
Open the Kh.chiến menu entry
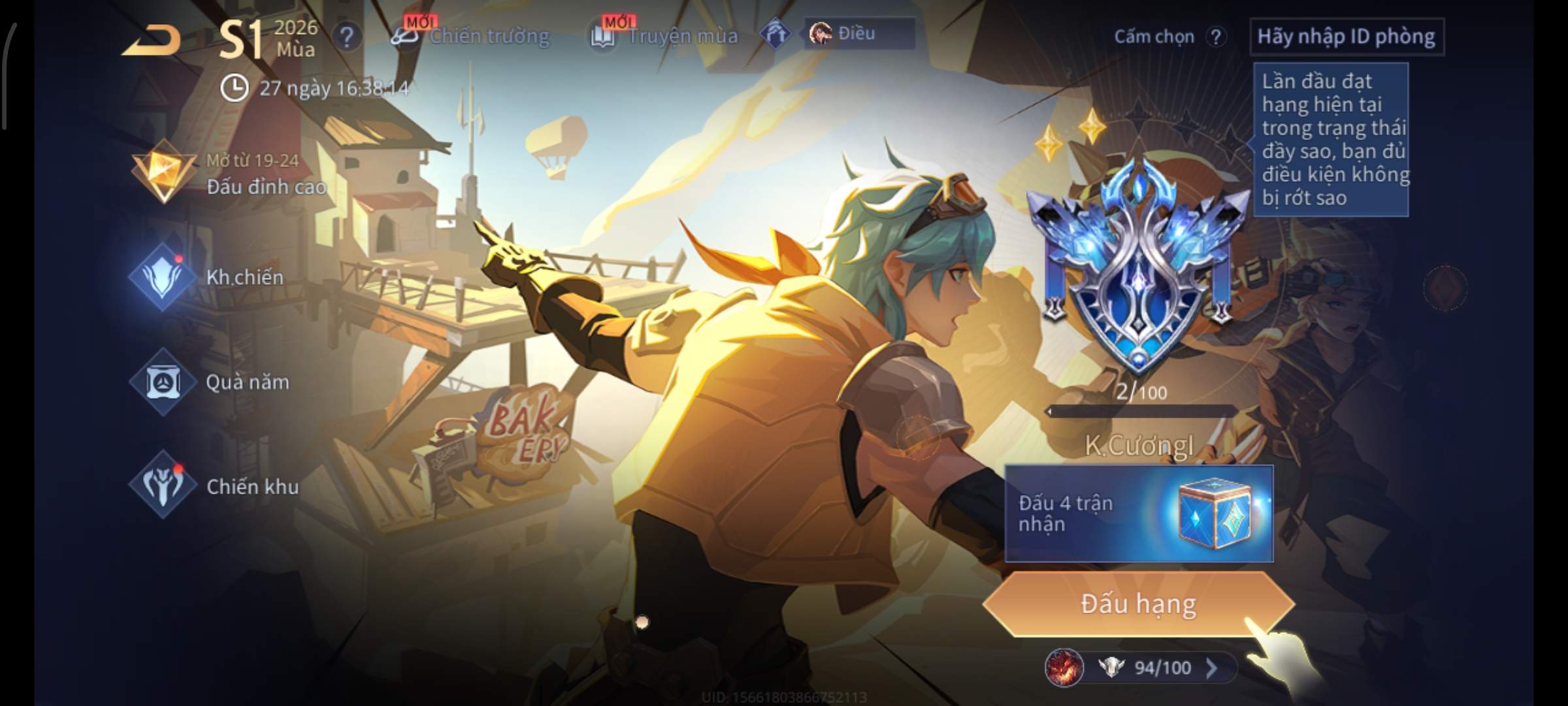216,277
